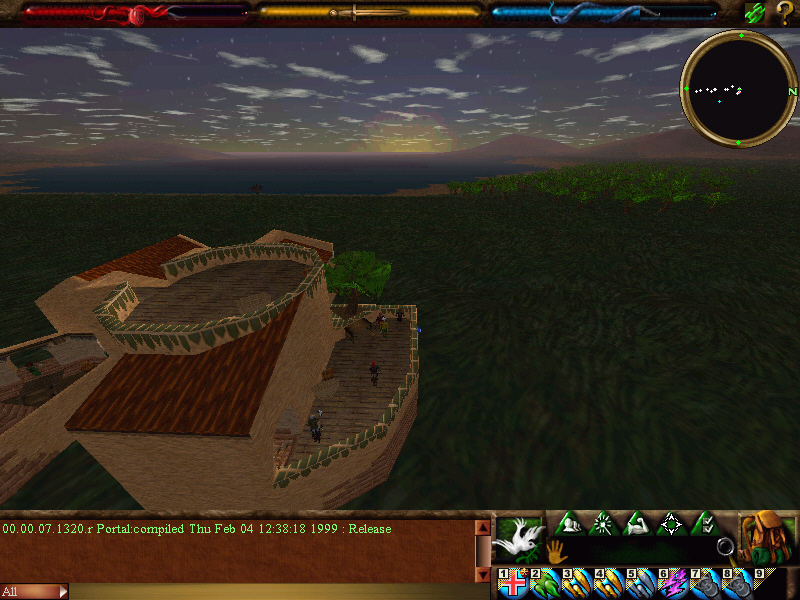The width and height of the screenshot is (800, 600).
Task: Click the chat log scroll-down arrow
Action: click(483, 575)
